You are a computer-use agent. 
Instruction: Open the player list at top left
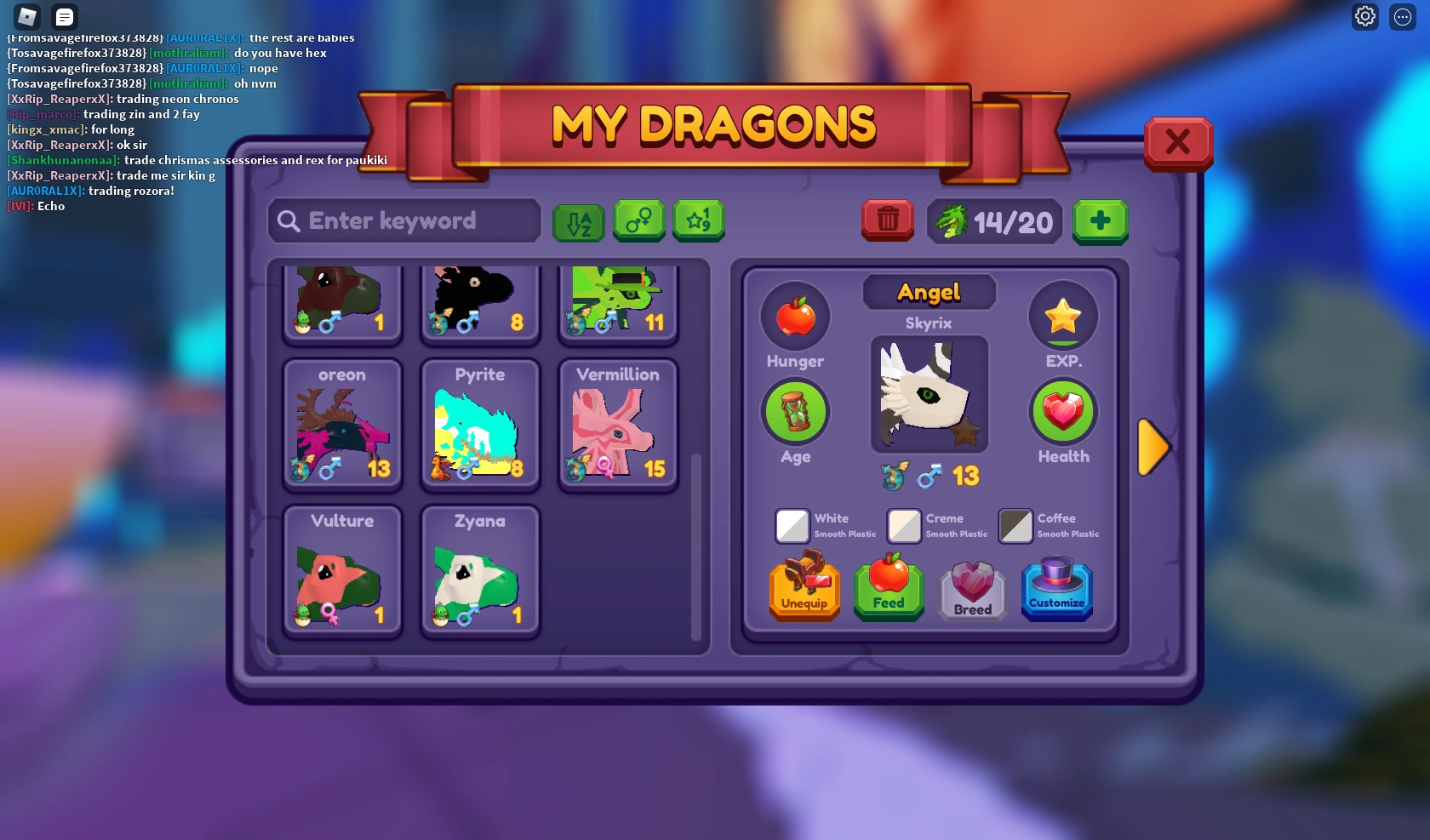pyautogui.click(x=64, y=16)
